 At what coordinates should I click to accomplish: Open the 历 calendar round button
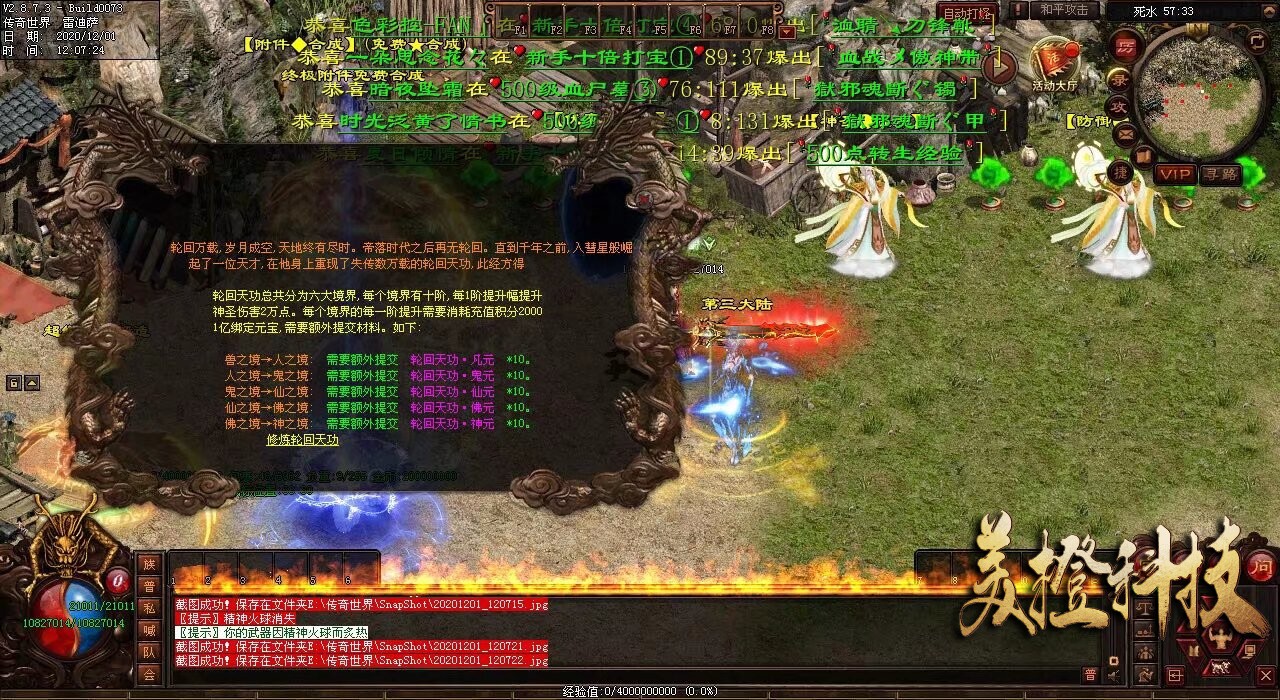click(x=1125, y=46)
